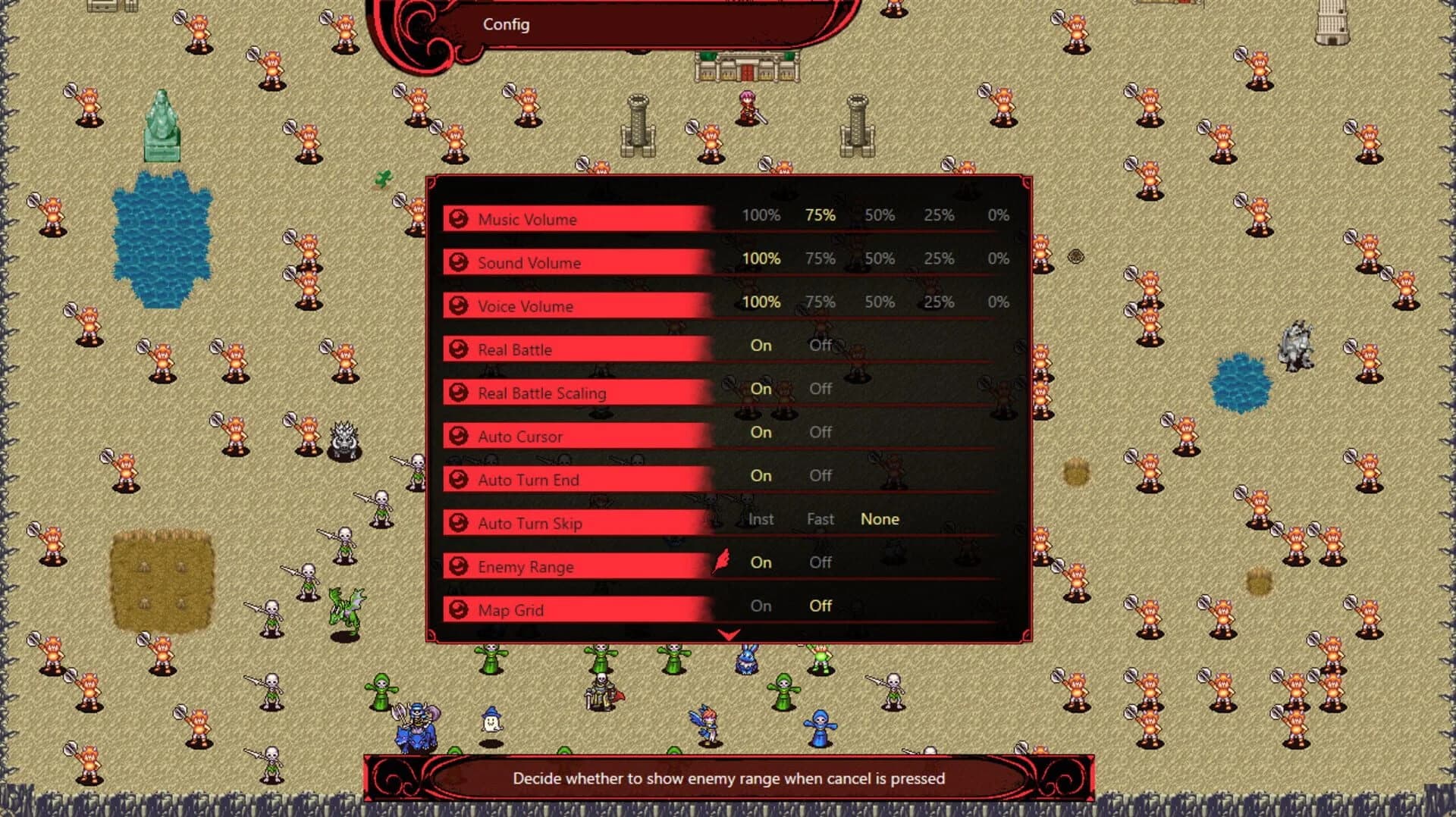Viewport: 1456px width, 817px height.
Task: Set Music Volume to 100%
Action: click(761, 215)
